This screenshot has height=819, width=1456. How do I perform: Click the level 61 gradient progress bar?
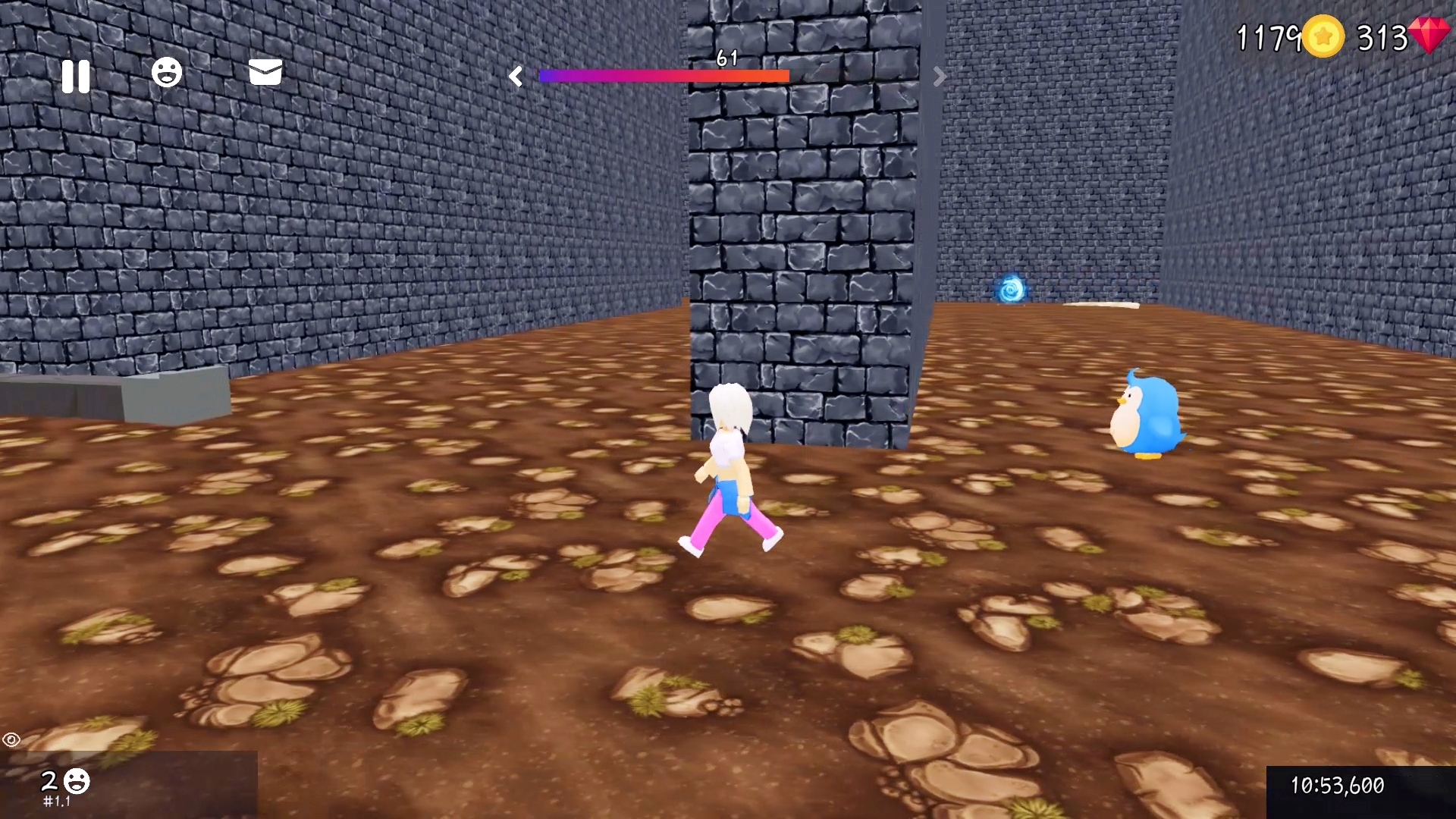[664, 76]
